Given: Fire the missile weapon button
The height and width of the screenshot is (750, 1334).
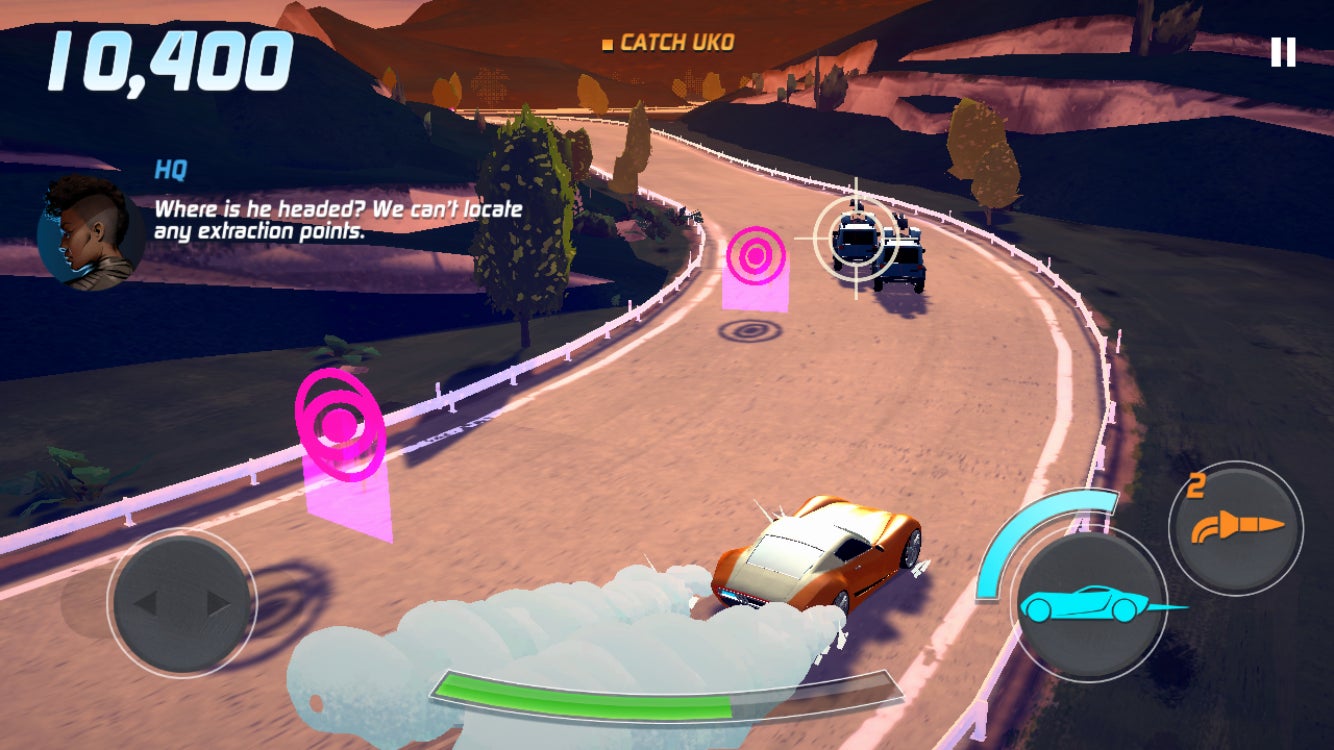Looking at the screenshot, I should tap(1236, 527).
